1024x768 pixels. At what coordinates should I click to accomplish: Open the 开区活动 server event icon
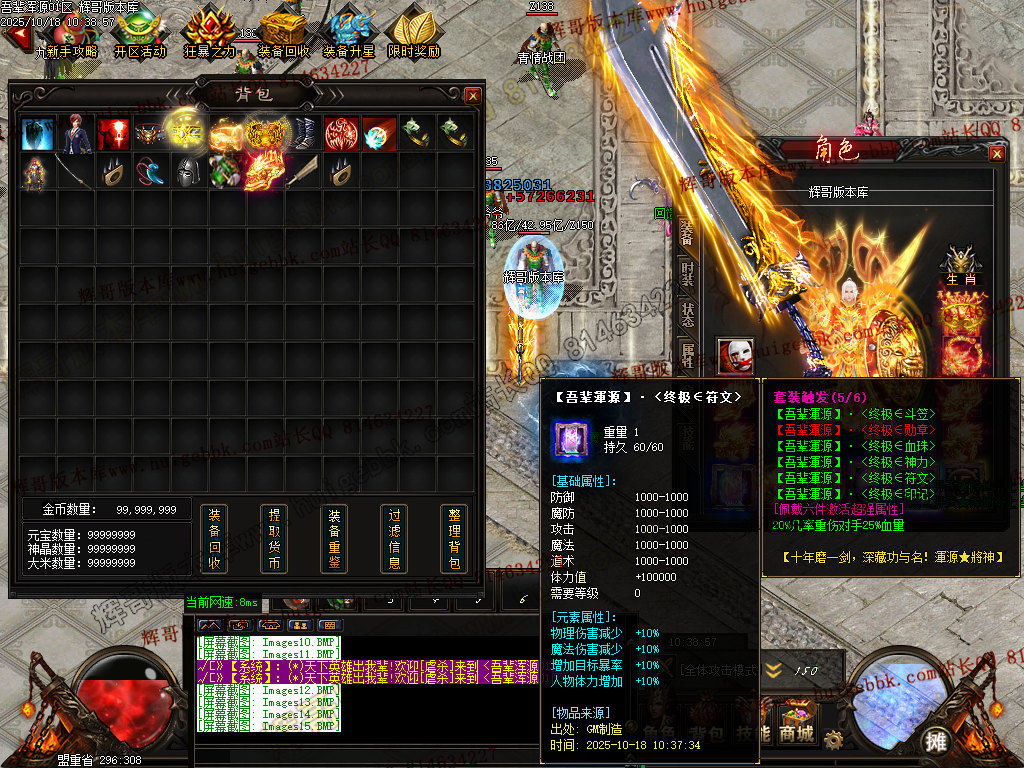point(140,33)
